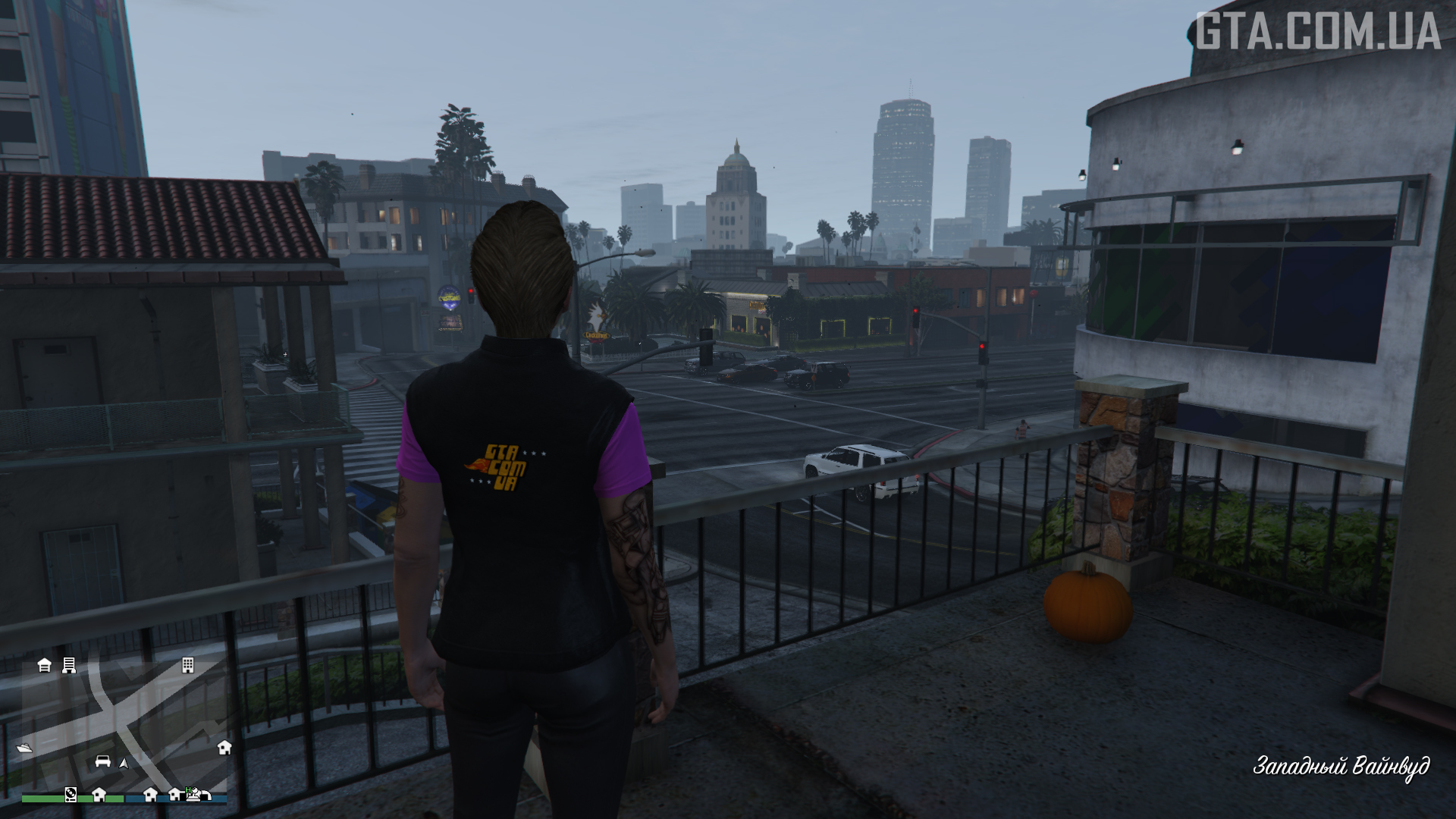
Task: Choose the personal car blip on minimap
Action: coord(103,761)
